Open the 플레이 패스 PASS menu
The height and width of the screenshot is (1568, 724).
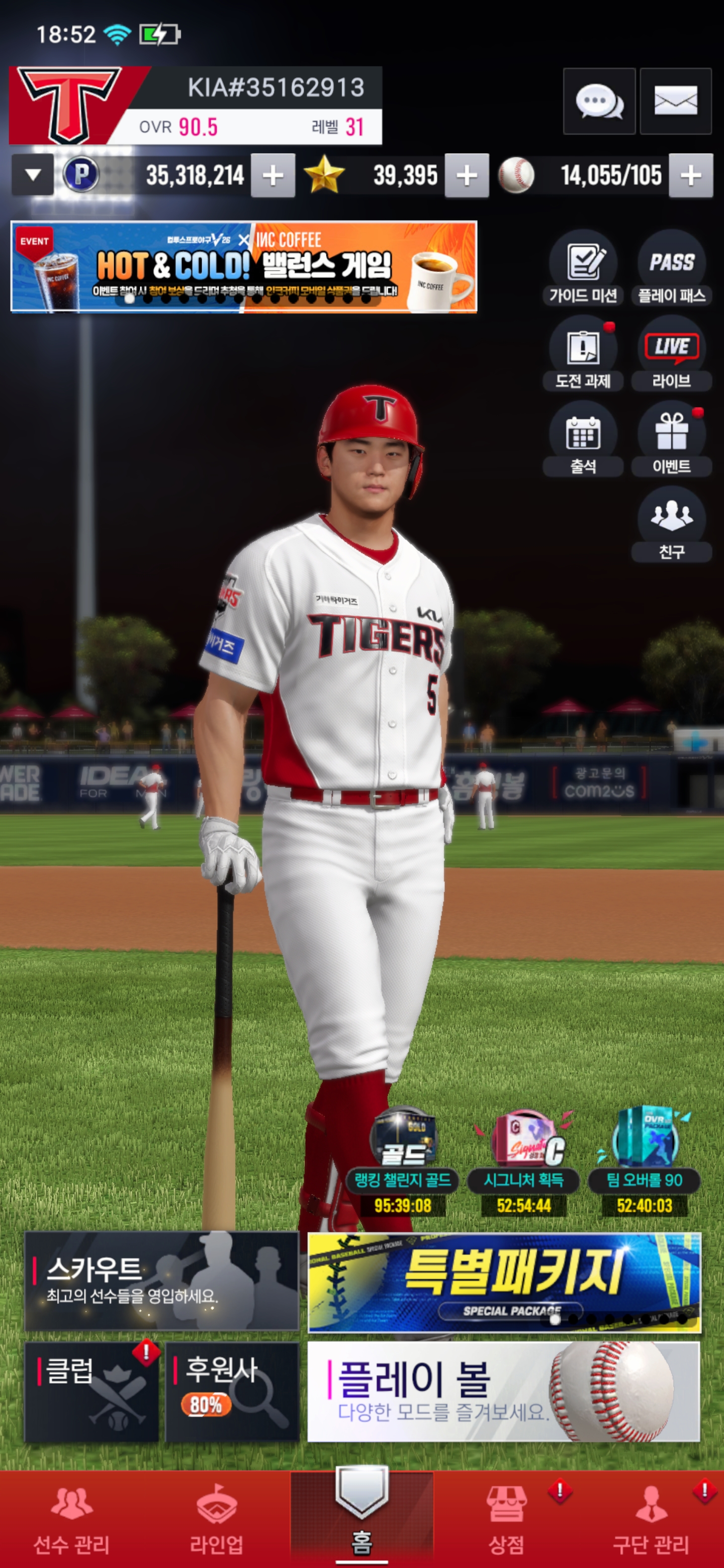click(671, 268)
